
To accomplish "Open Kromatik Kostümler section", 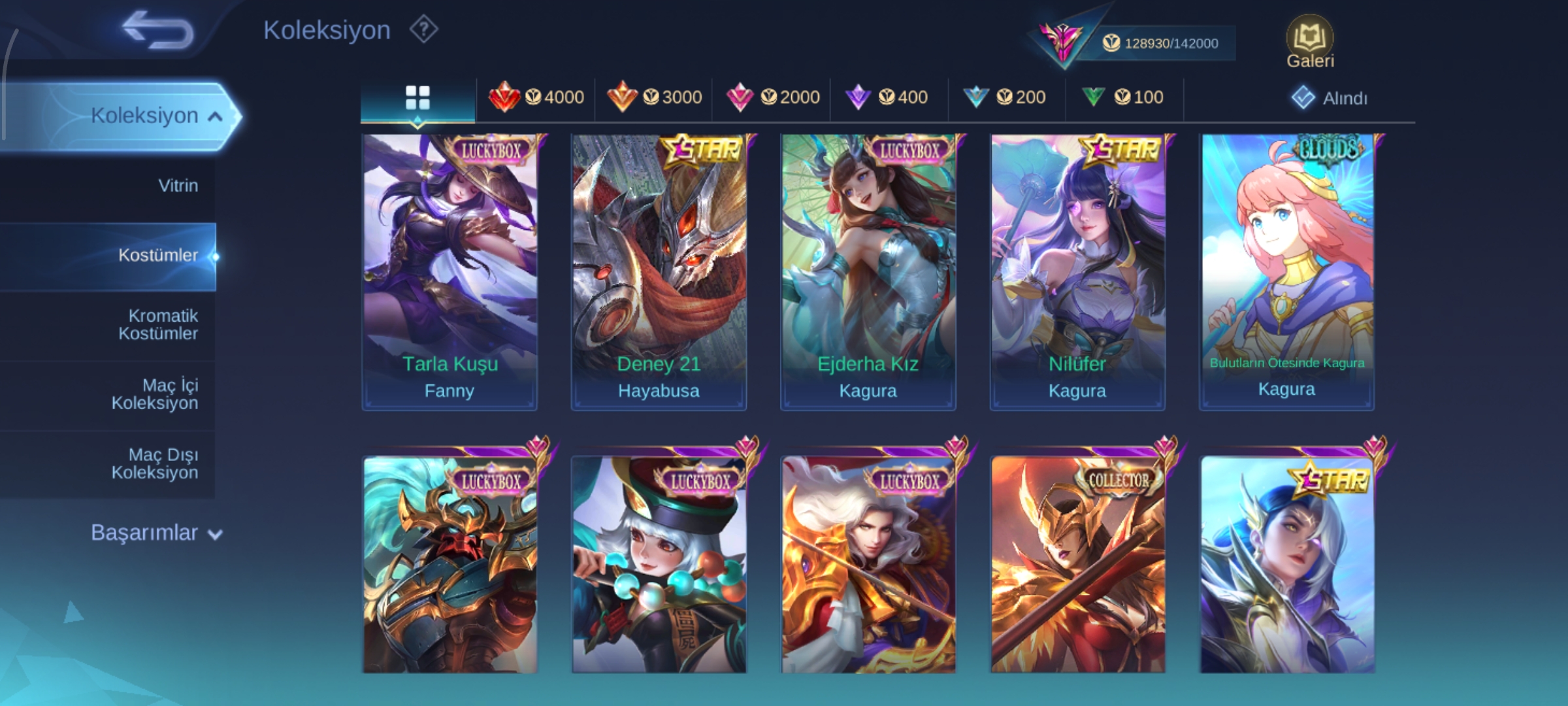I will click(x=158, y=325).
